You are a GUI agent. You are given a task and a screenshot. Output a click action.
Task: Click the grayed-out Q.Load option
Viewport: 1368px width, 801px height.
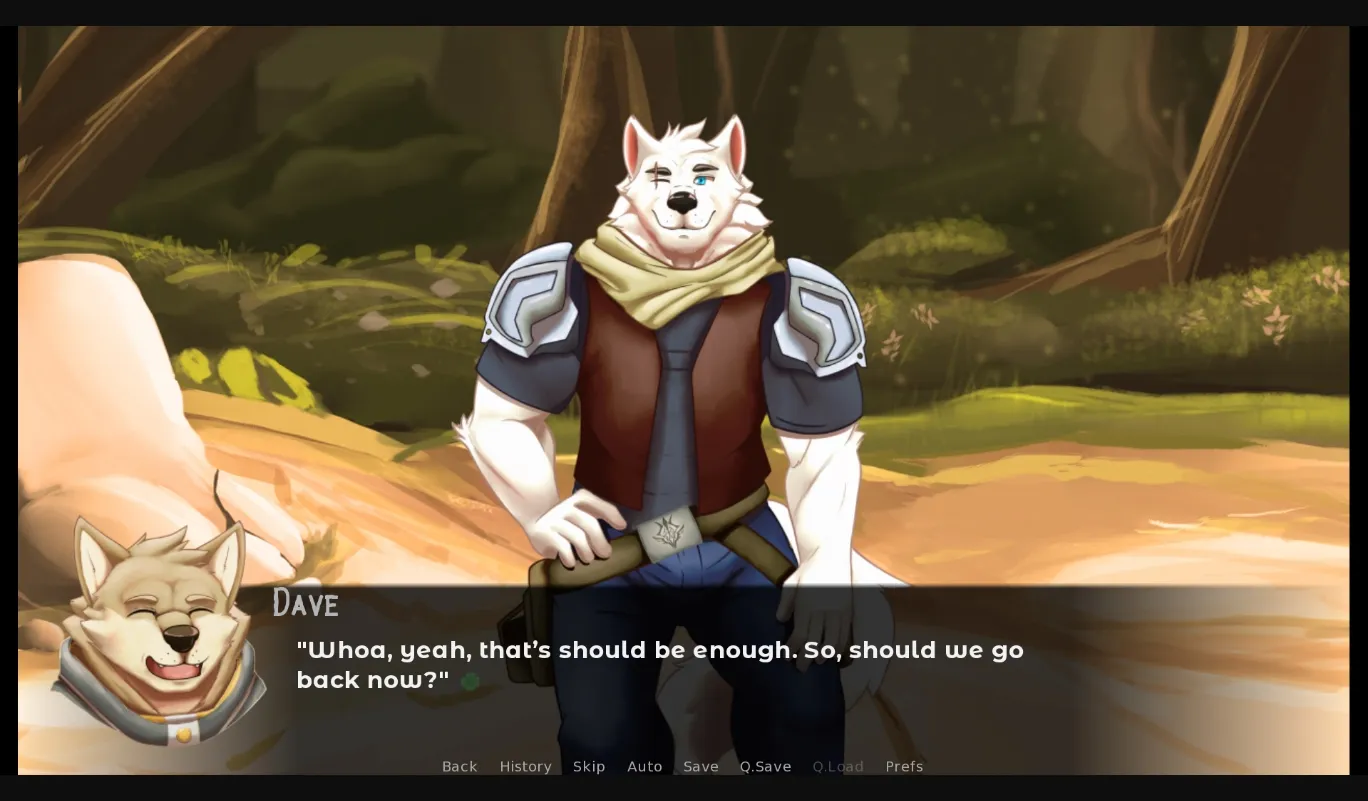(838, 766)
